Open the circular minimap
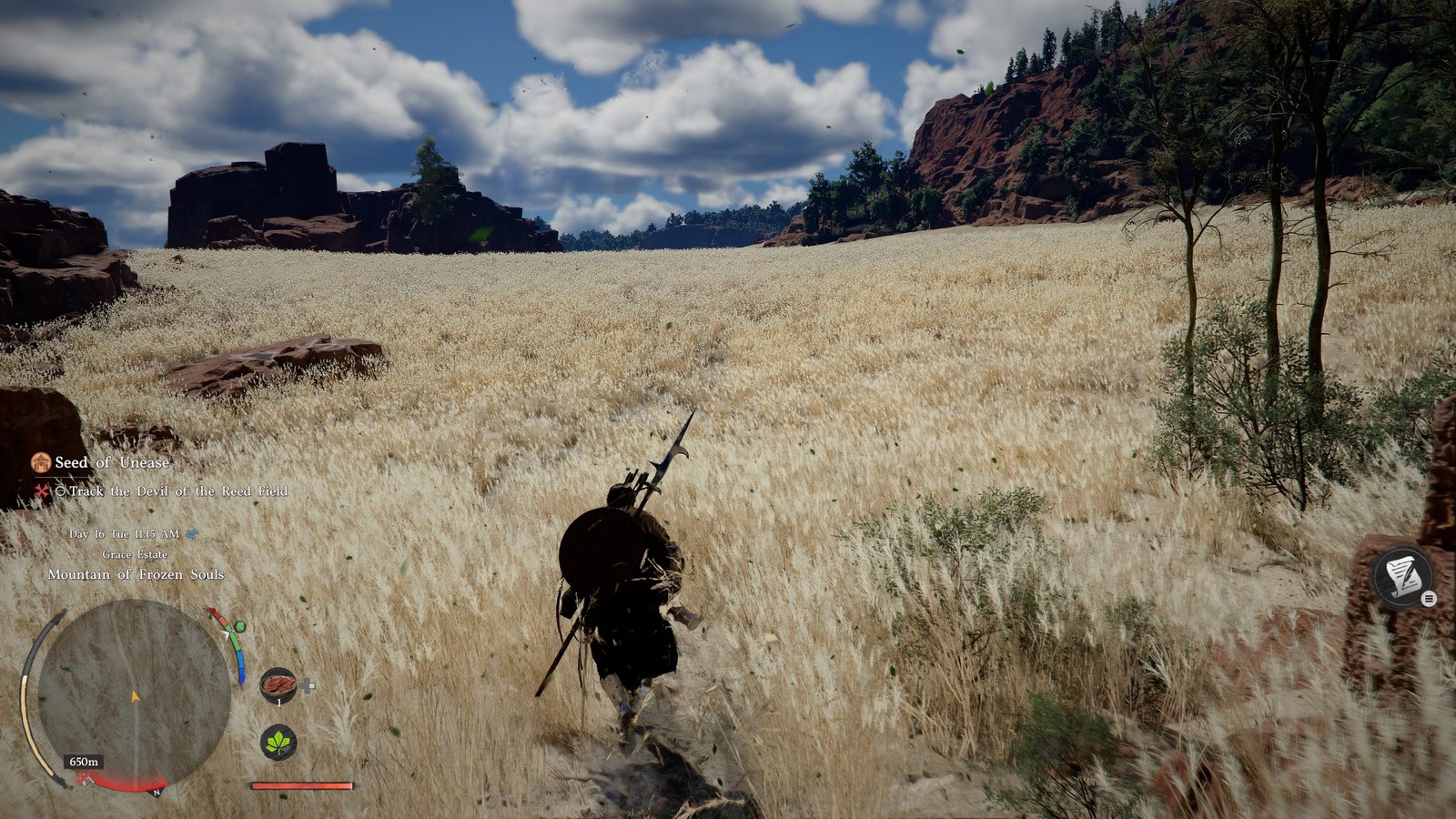Image resolution: width=1456 pixels, height=819 pixels. tap(134, 693)
